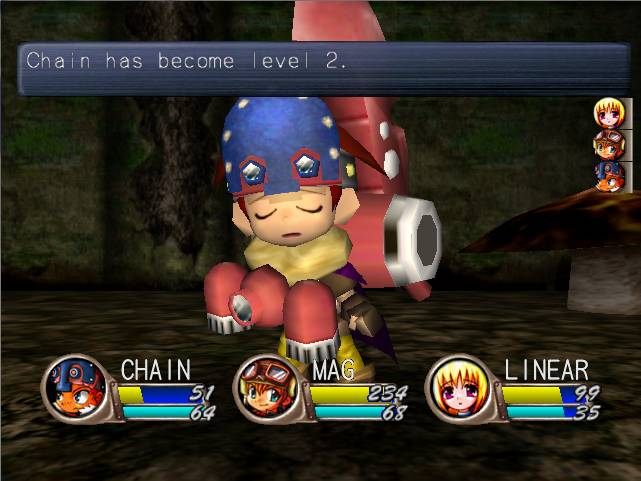Screen dimensions: 641x481
Task: Click Chain's blue helmet icon in turn order
Action: coord(609,176)
